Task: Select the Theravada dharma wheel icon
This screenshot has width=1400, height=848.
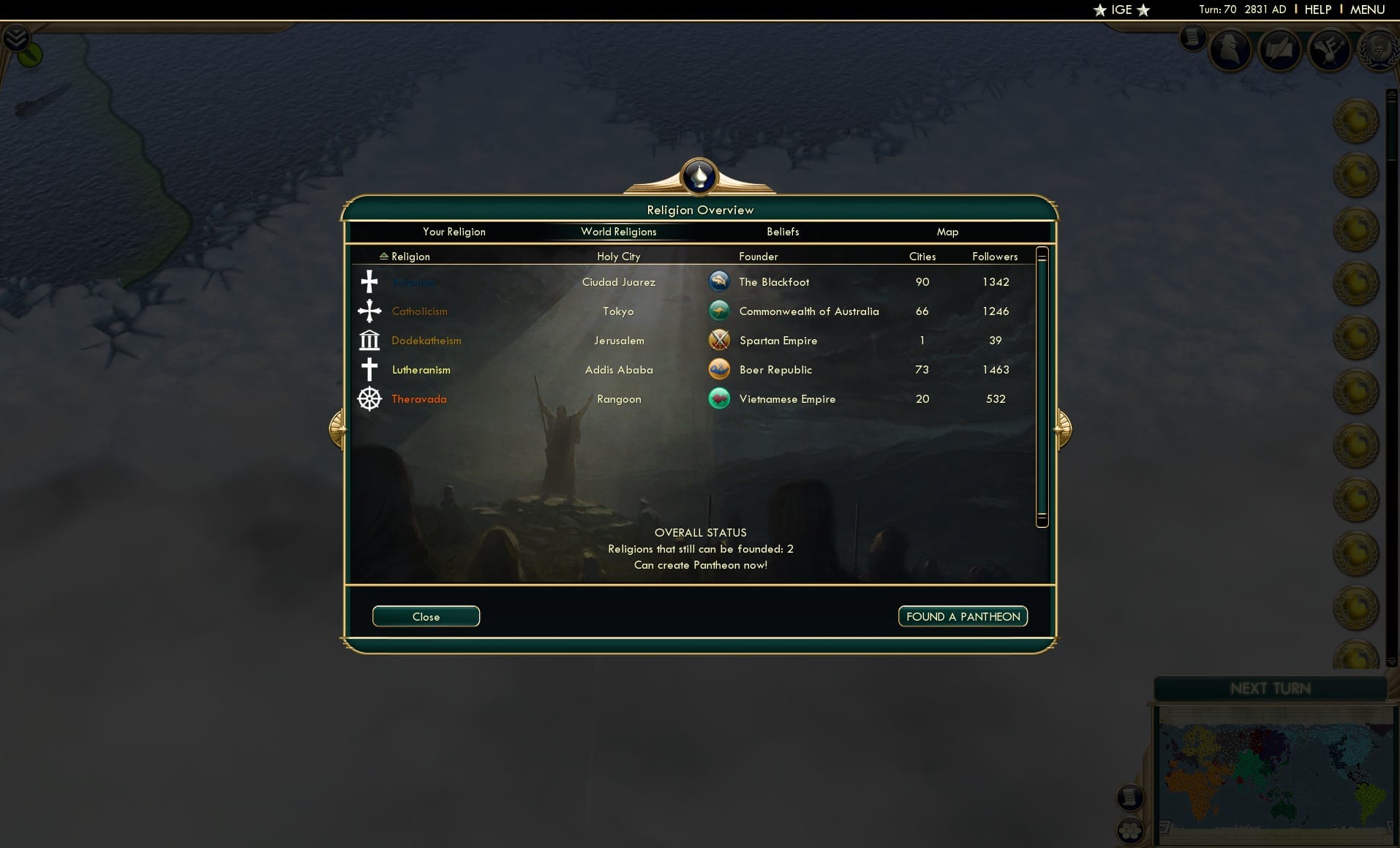Action: click(x=369, y=398)
